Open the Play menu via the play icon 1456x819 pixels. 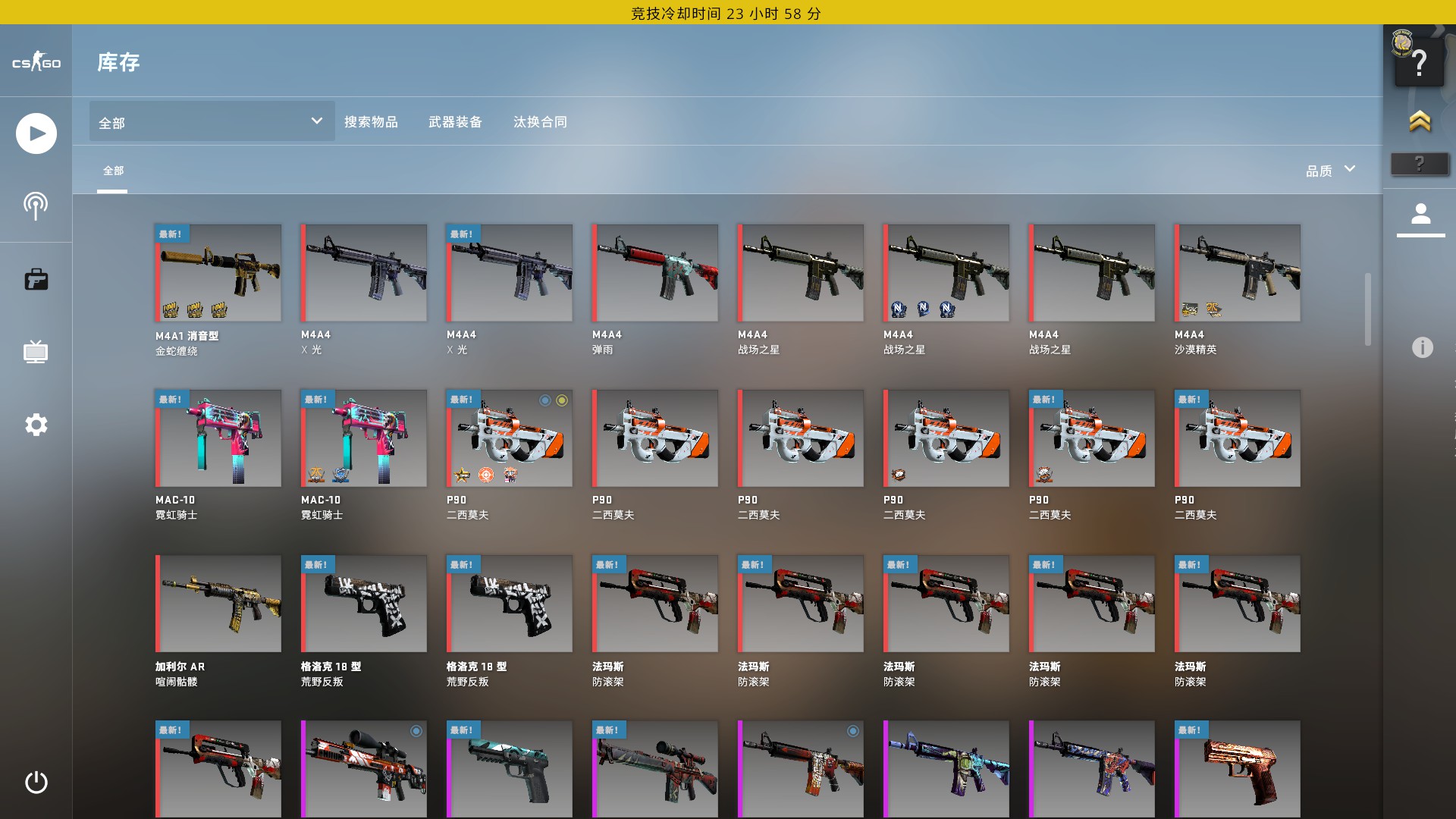pyautogui.click(x=36, y=133)
